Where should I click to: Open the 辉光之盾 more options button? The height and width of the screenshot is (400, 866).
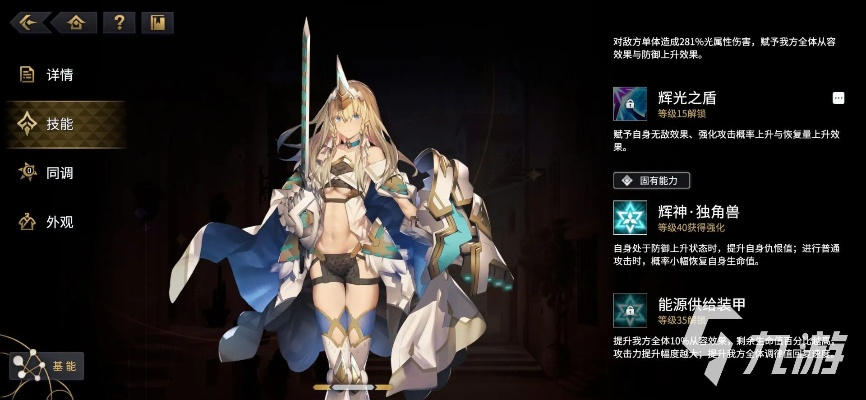pyautogui.click(x=838, y=98)
